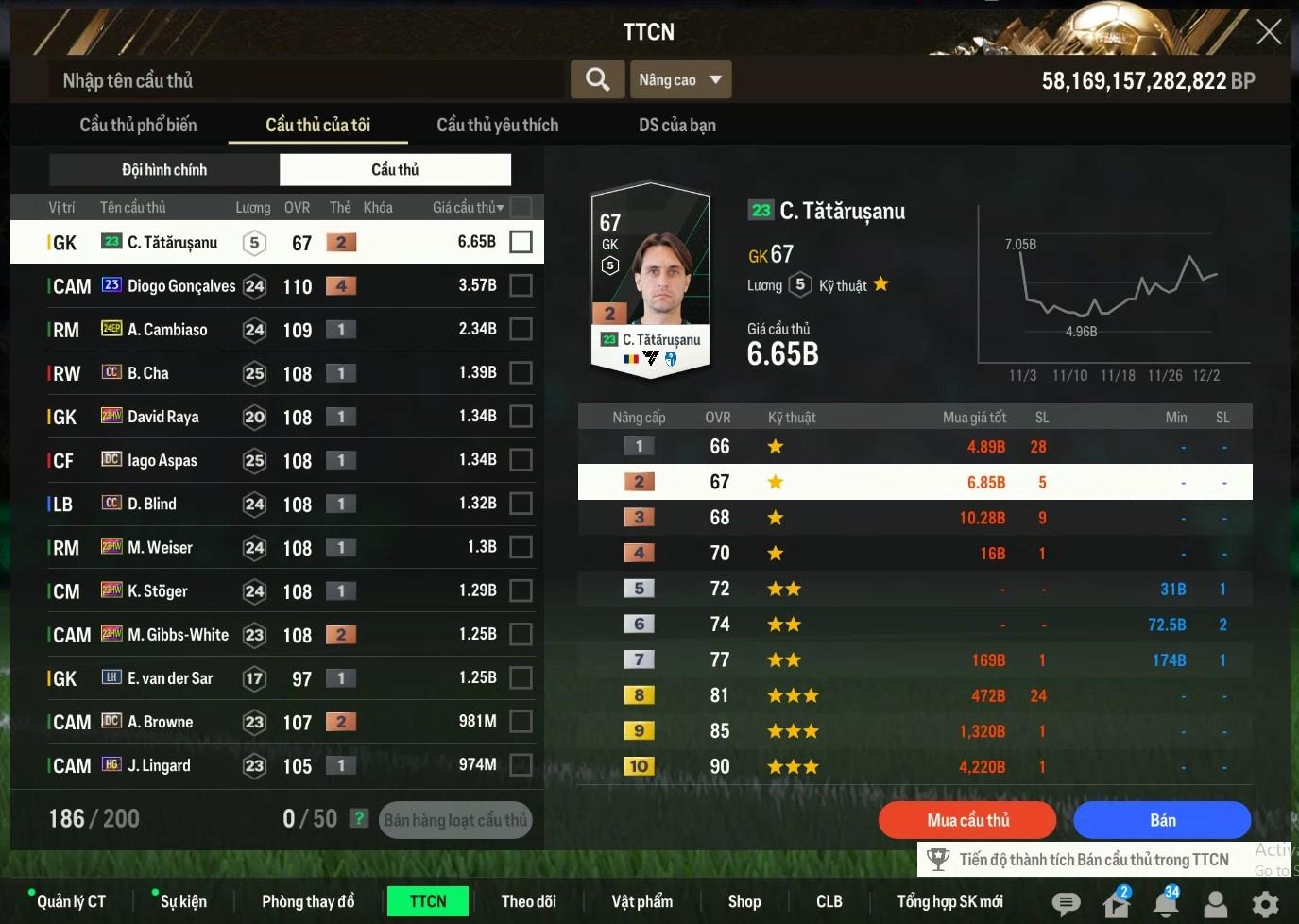Start search with the magnifier button
The width and height of the screenshot is (1299, 924).
coord(597,80)
